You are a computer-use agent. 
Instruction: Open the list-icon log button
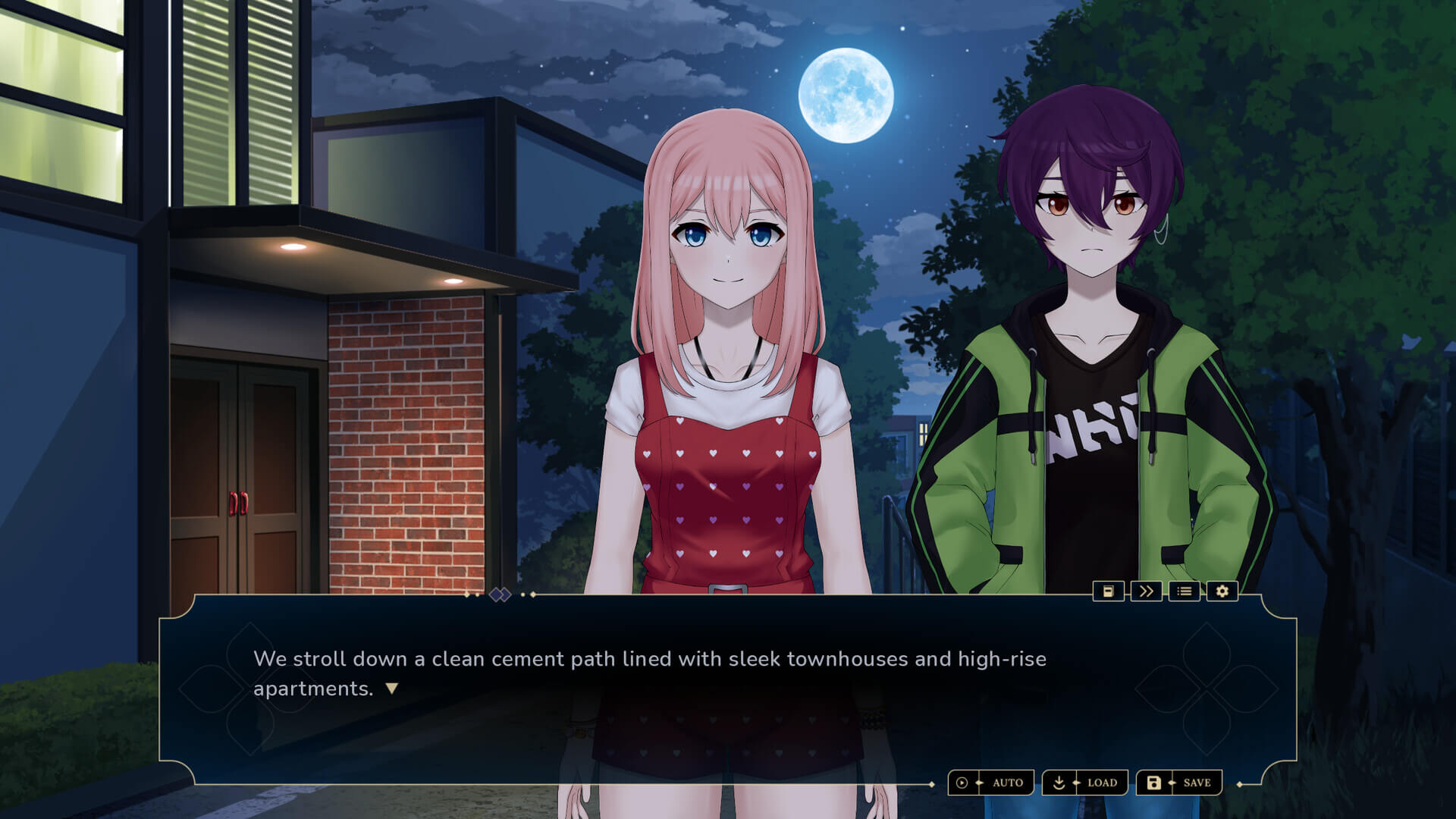(x=1185, y=591)
